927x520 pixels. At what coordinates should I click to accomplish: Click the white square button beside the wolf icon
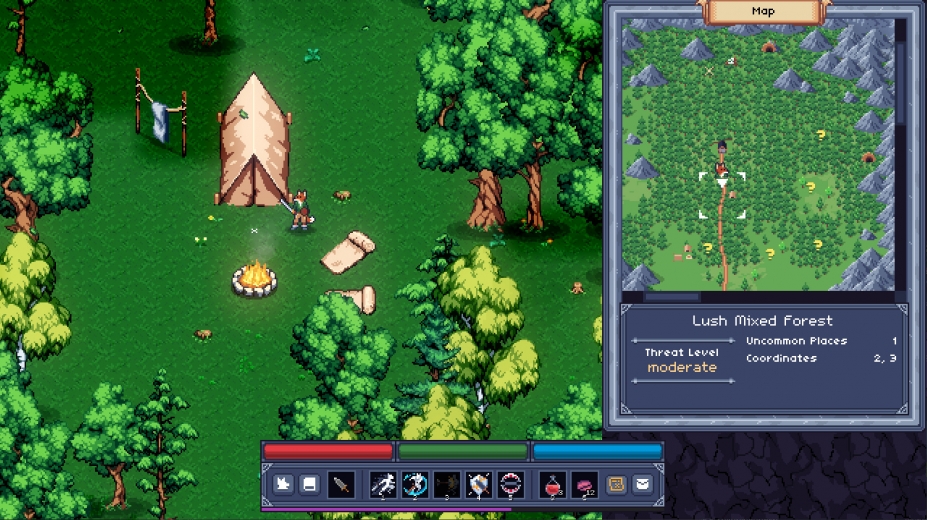[310, 485]
